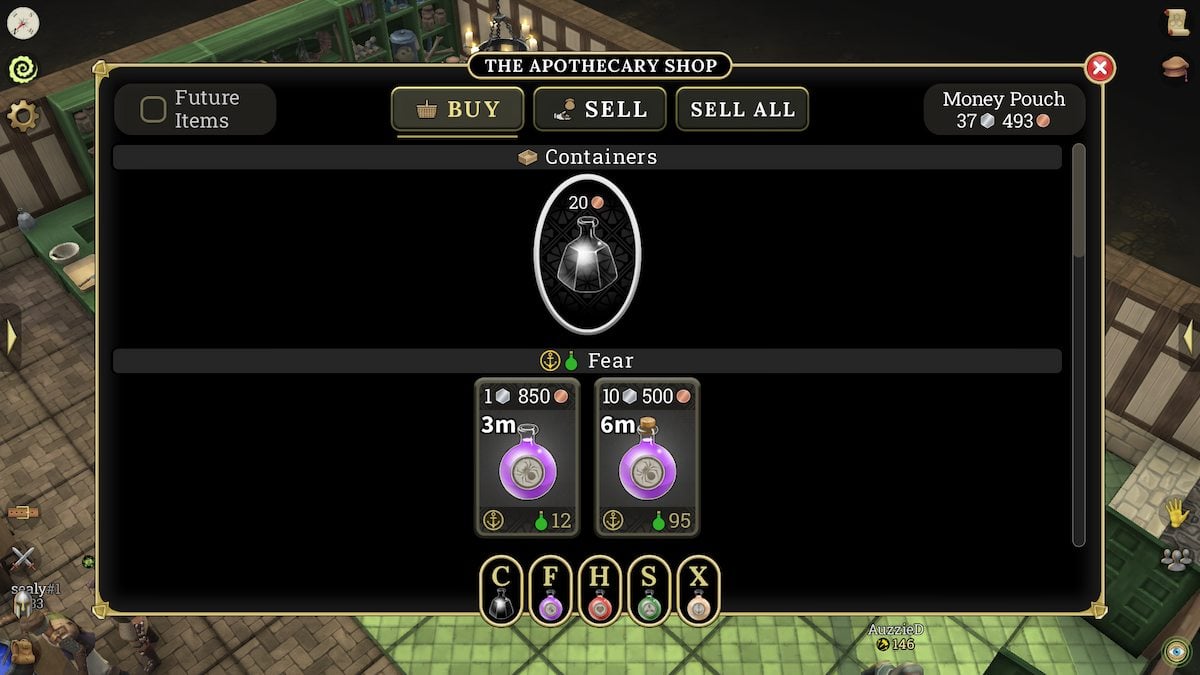Open the players group icon
Image resolution: width=1200 pixels, height=675 pixels.
click(x=1176, y=558)
